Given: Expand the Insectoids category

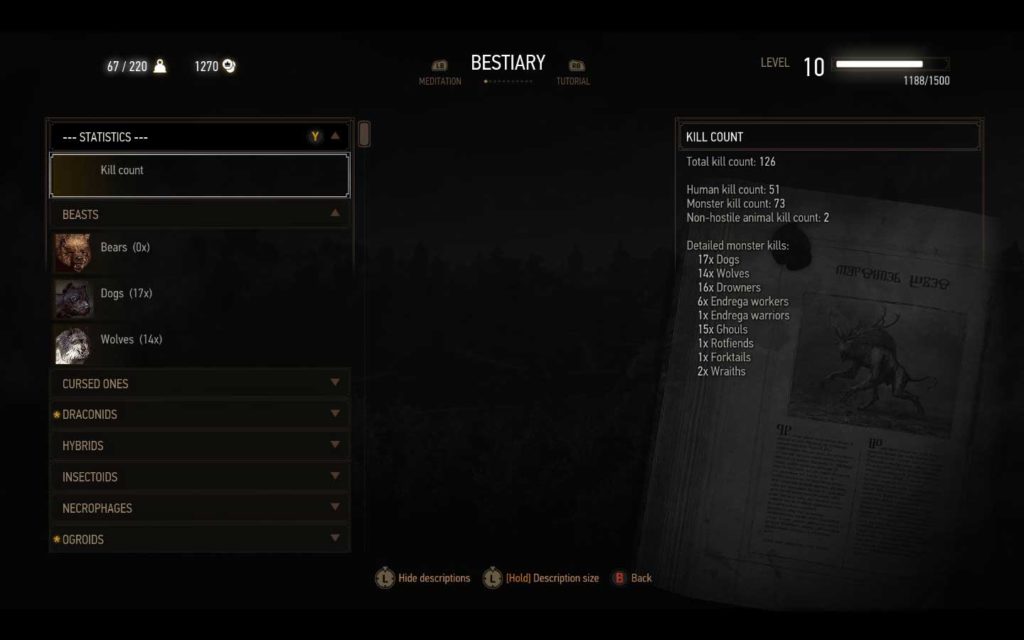Looking at the screenshot, I should [x=200, y=477].
